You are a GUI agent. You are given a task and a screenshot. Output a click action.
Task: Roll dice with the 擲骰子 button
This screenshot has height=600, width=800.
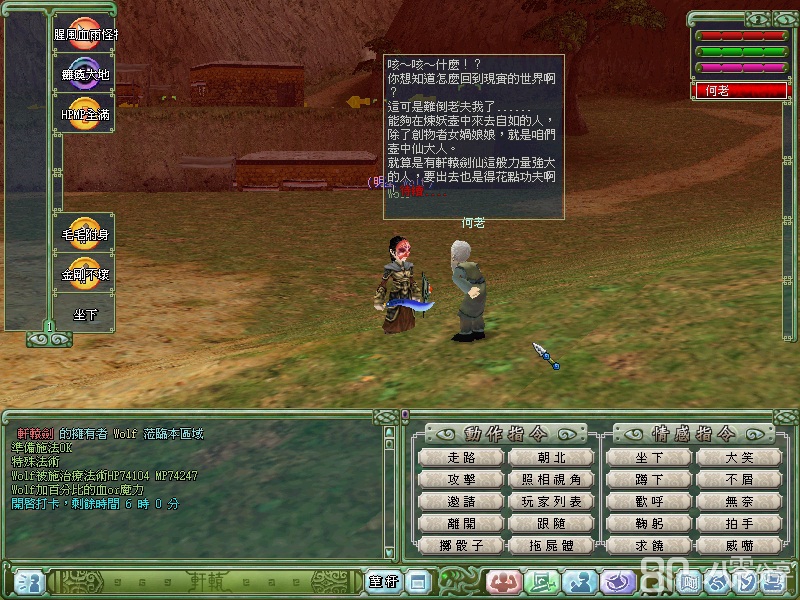(462, 545)
